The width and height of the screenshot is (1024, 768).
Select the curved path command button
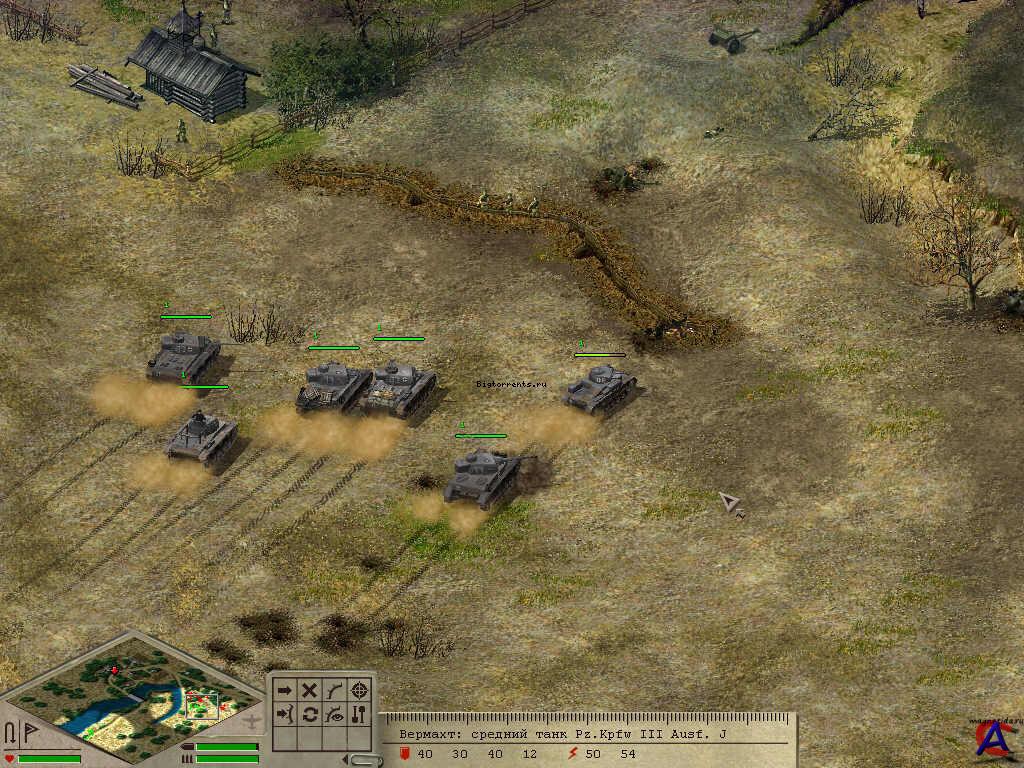click(x=335, y=690)
